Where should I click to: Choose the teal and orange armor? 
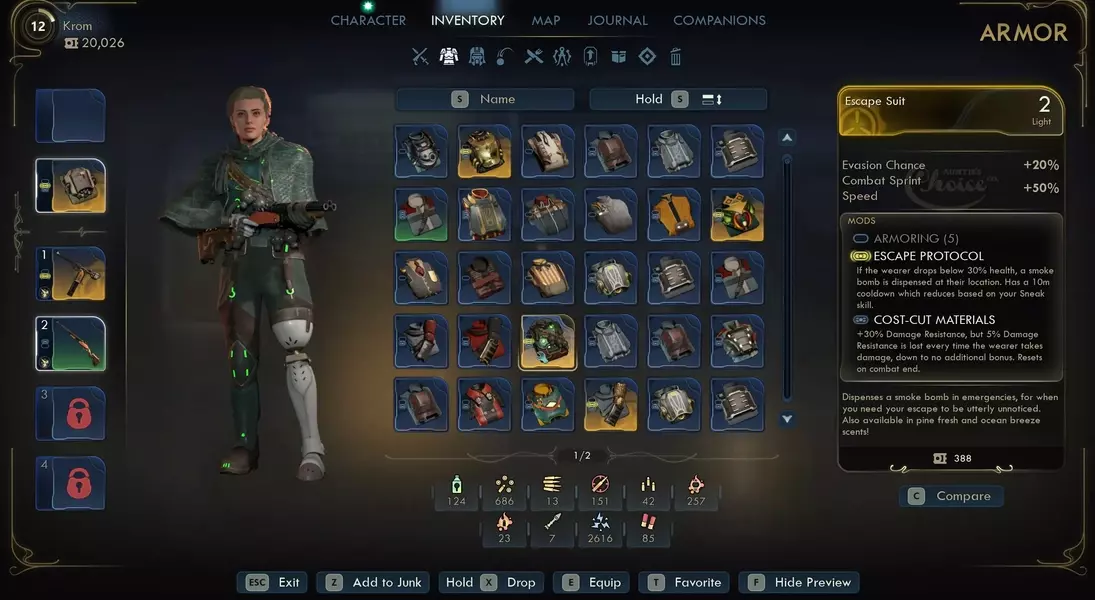(547, 405)
